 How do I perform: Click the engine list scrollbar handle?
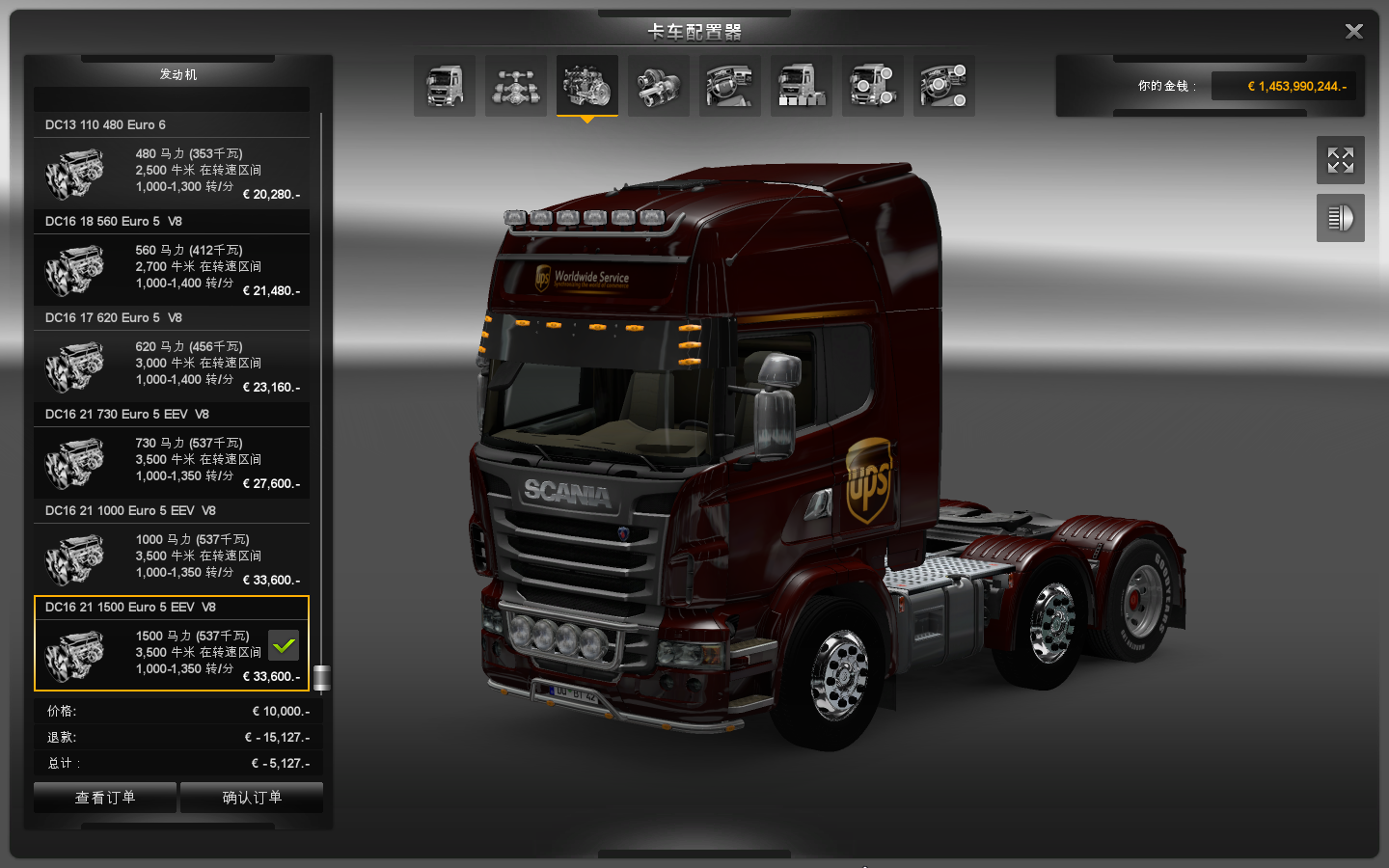(x=322, y=678)
